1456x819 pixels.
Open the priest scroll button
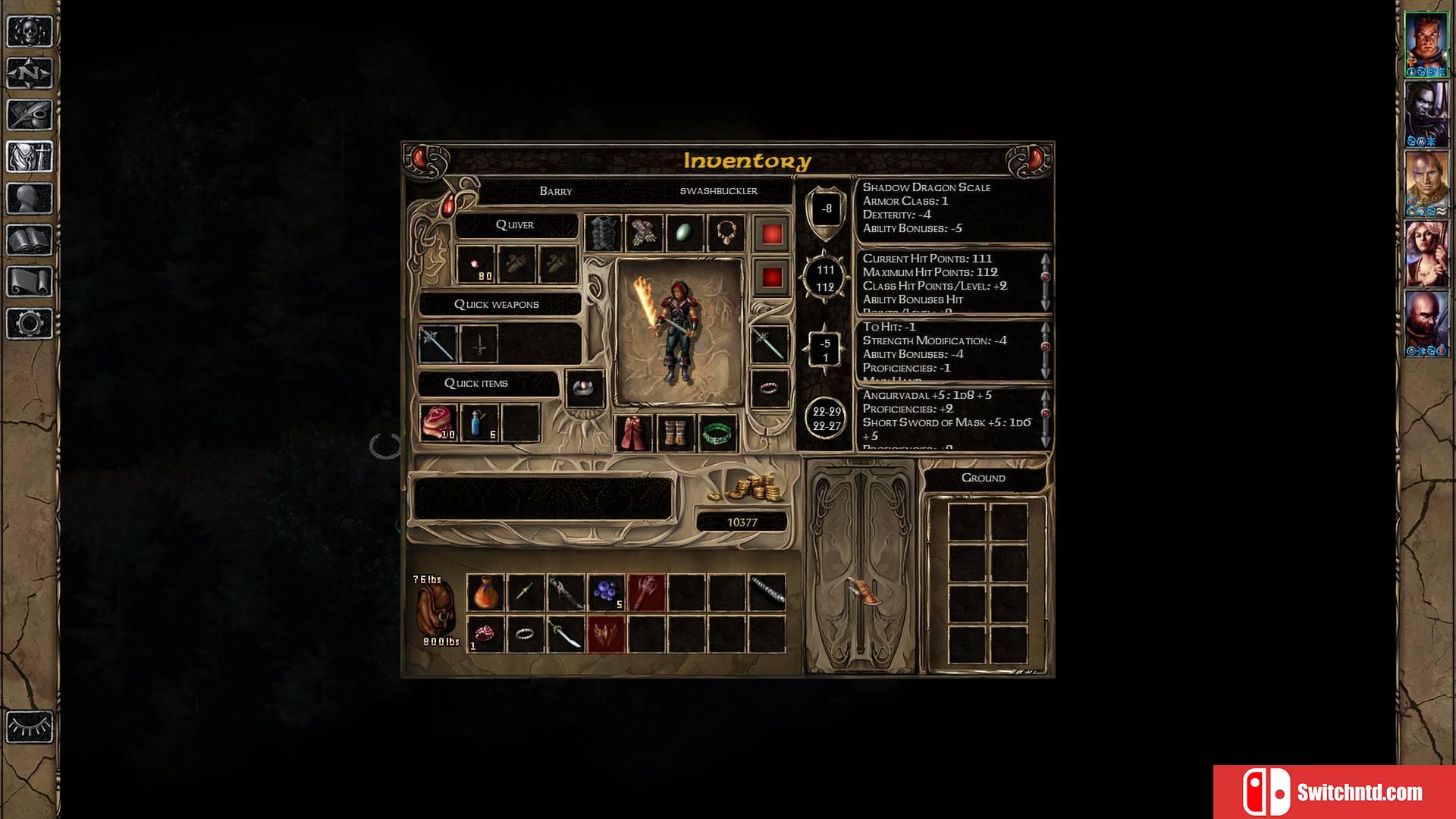30,282
